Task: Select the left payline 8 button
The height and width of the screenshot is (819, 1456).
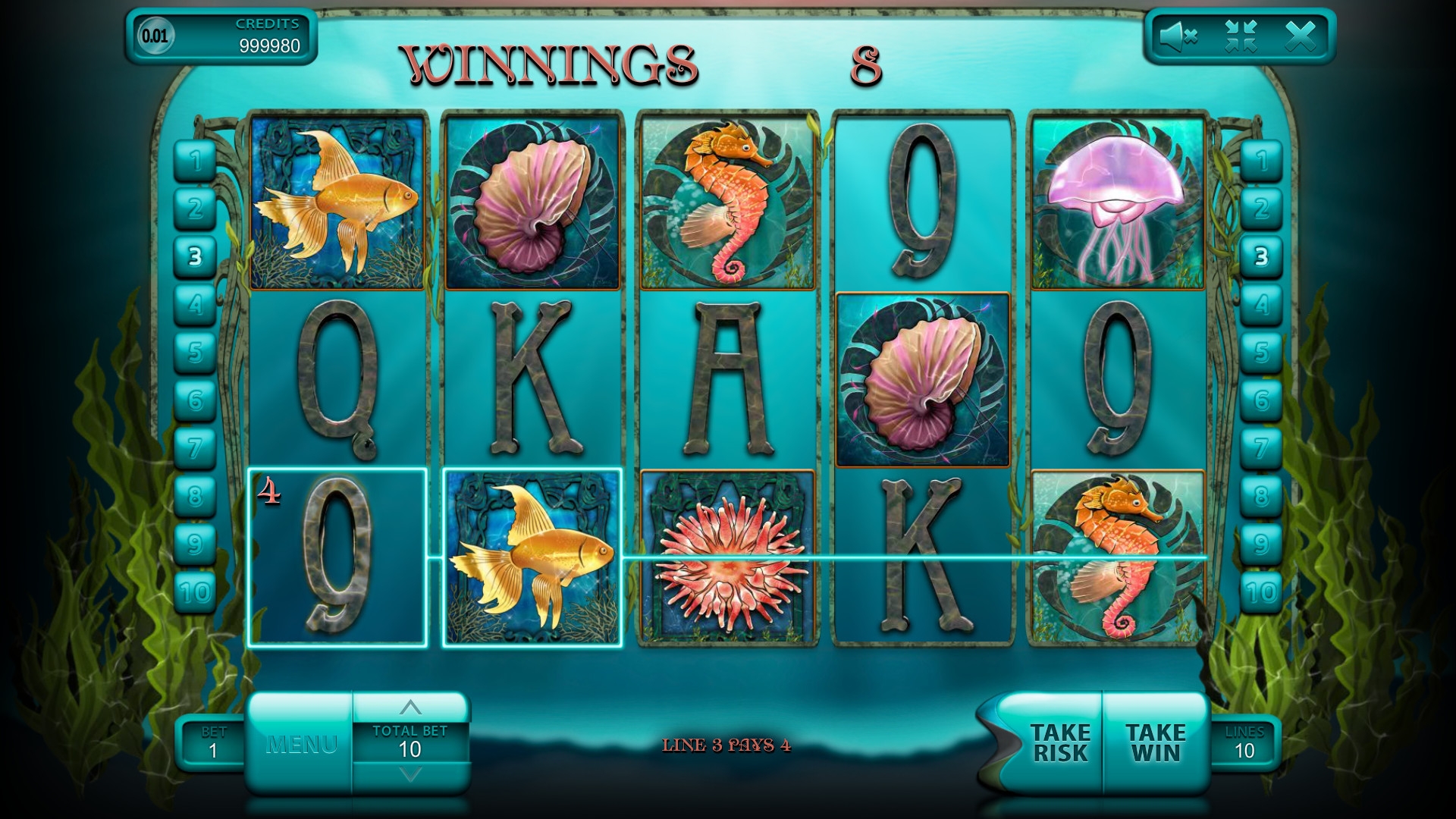Action: coord(196,496)
